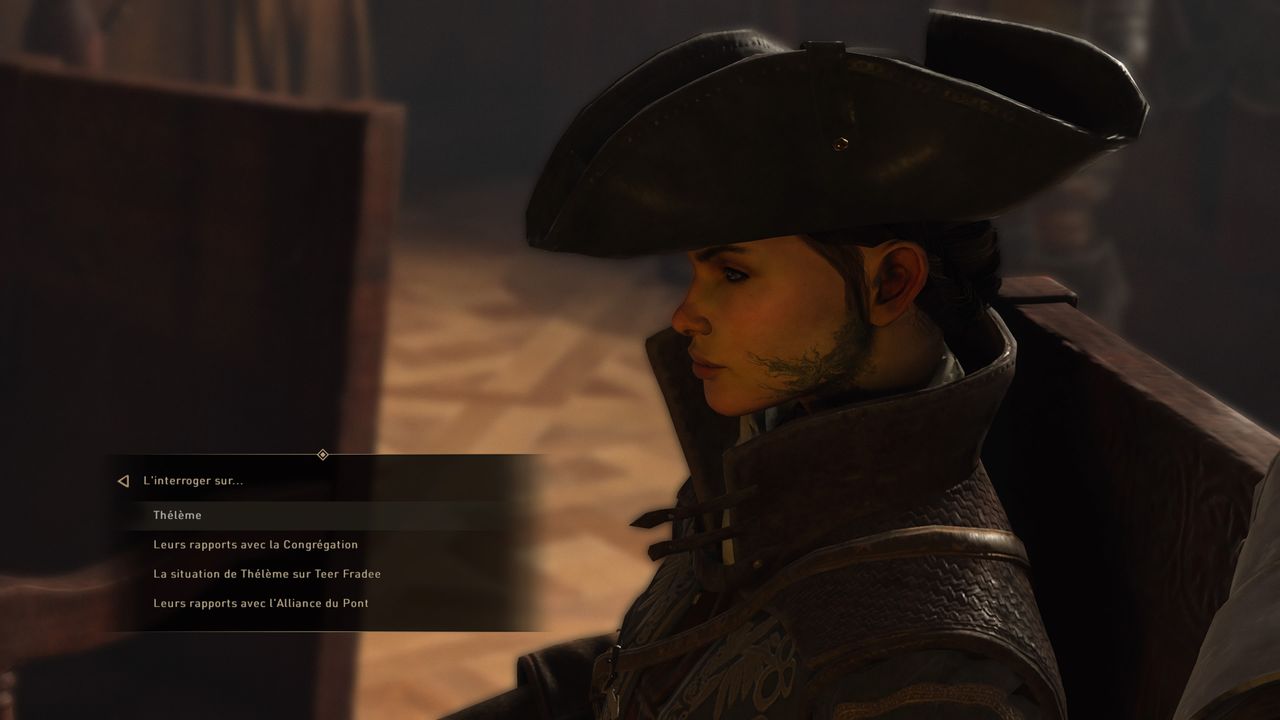Image resolution: width=1280 pixels, height=720 pixels.
Task: Ask about Thélème
Action: pyautogui.click(x=178, y=515)
